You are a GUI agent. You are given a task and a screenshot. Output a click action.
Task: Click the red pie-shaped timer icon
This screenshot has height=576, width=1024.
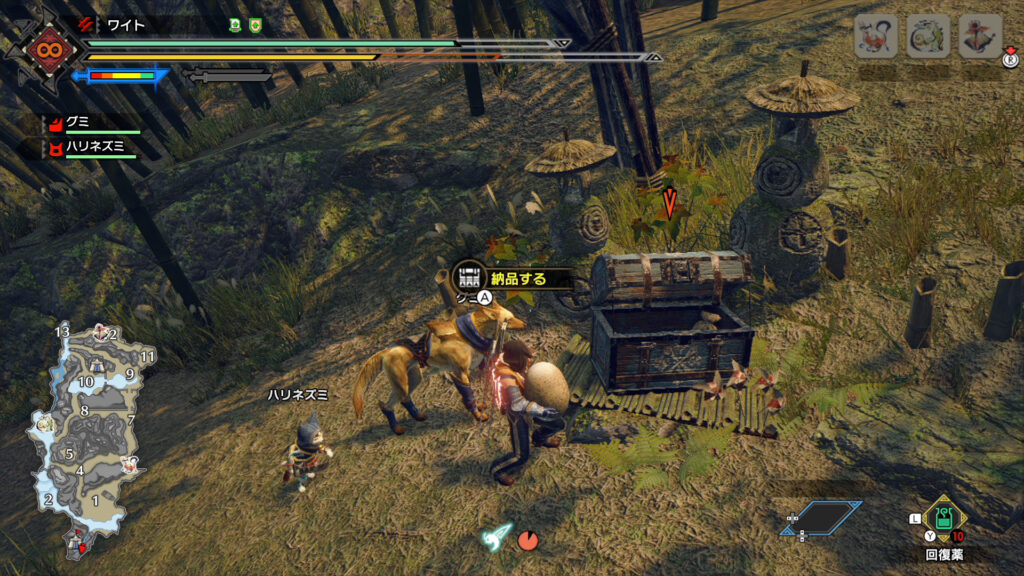click(x=528, y=540)
